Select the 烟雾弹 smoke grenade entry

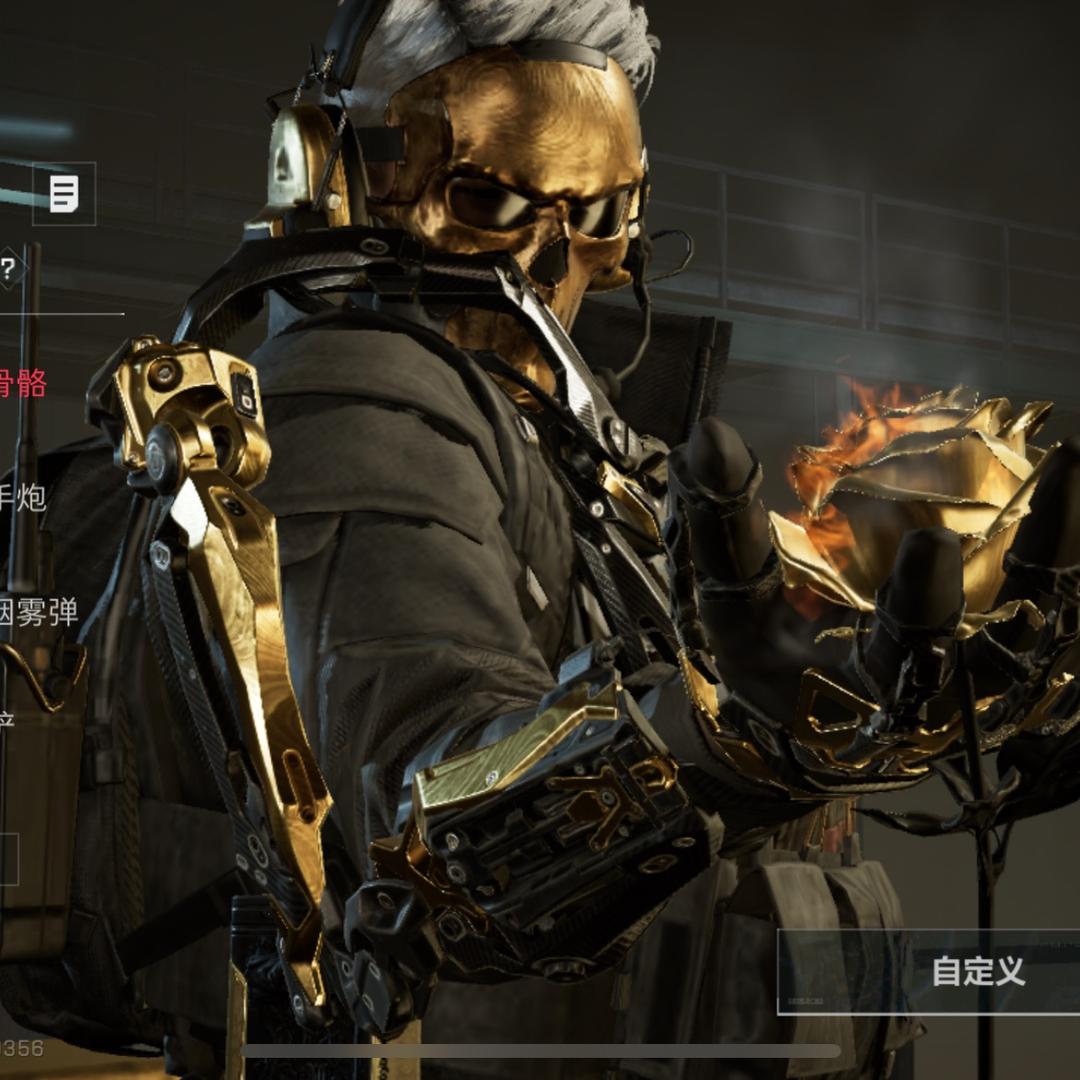click(x=38, y=612)
